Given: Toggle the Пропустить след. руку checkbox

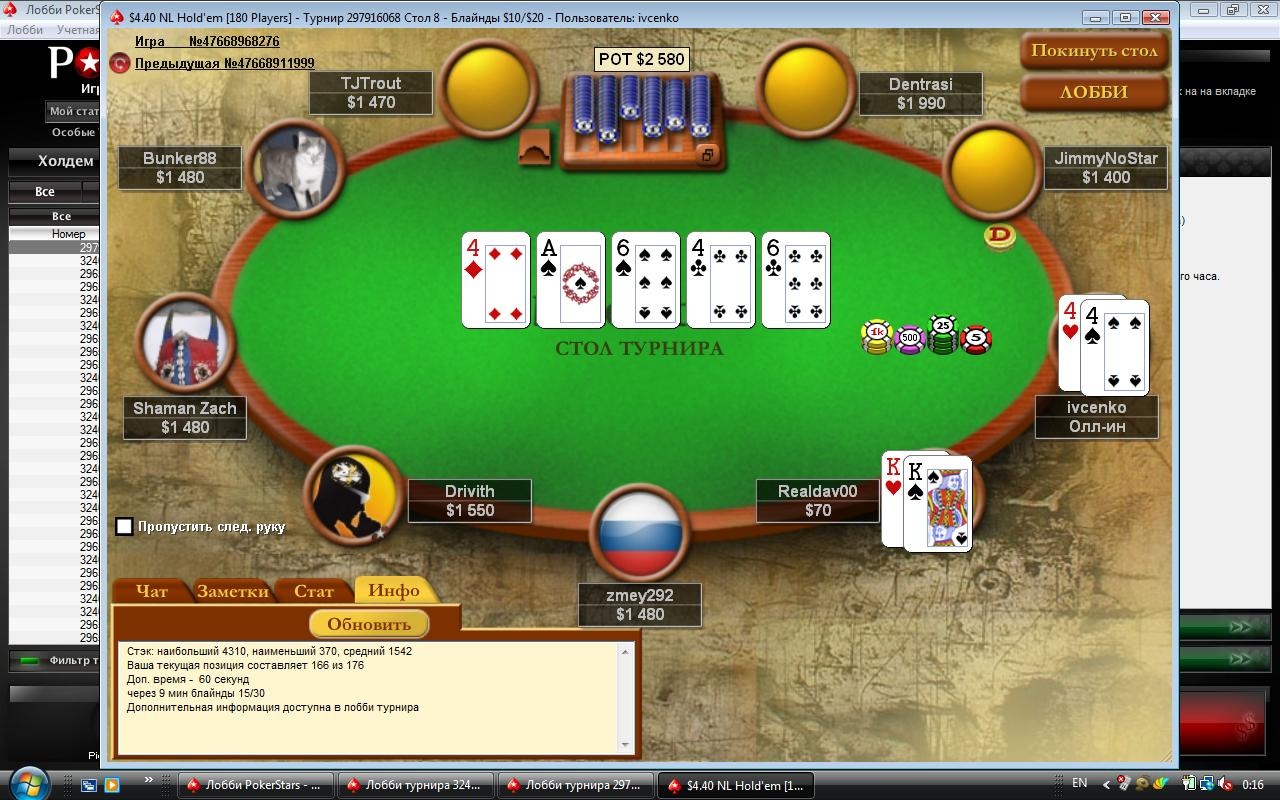Looking at the screenshot, I should click(125, 526).
